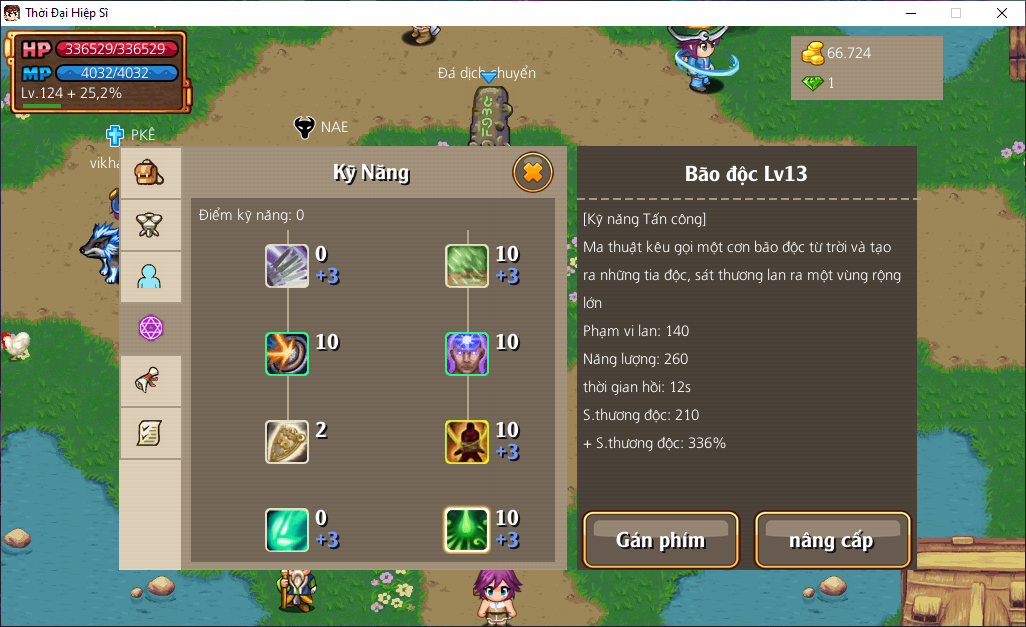The height and width of the screenshot is (627, 1026).
Task: Pick the teal slash skill icon
Action: click(287, 530)
